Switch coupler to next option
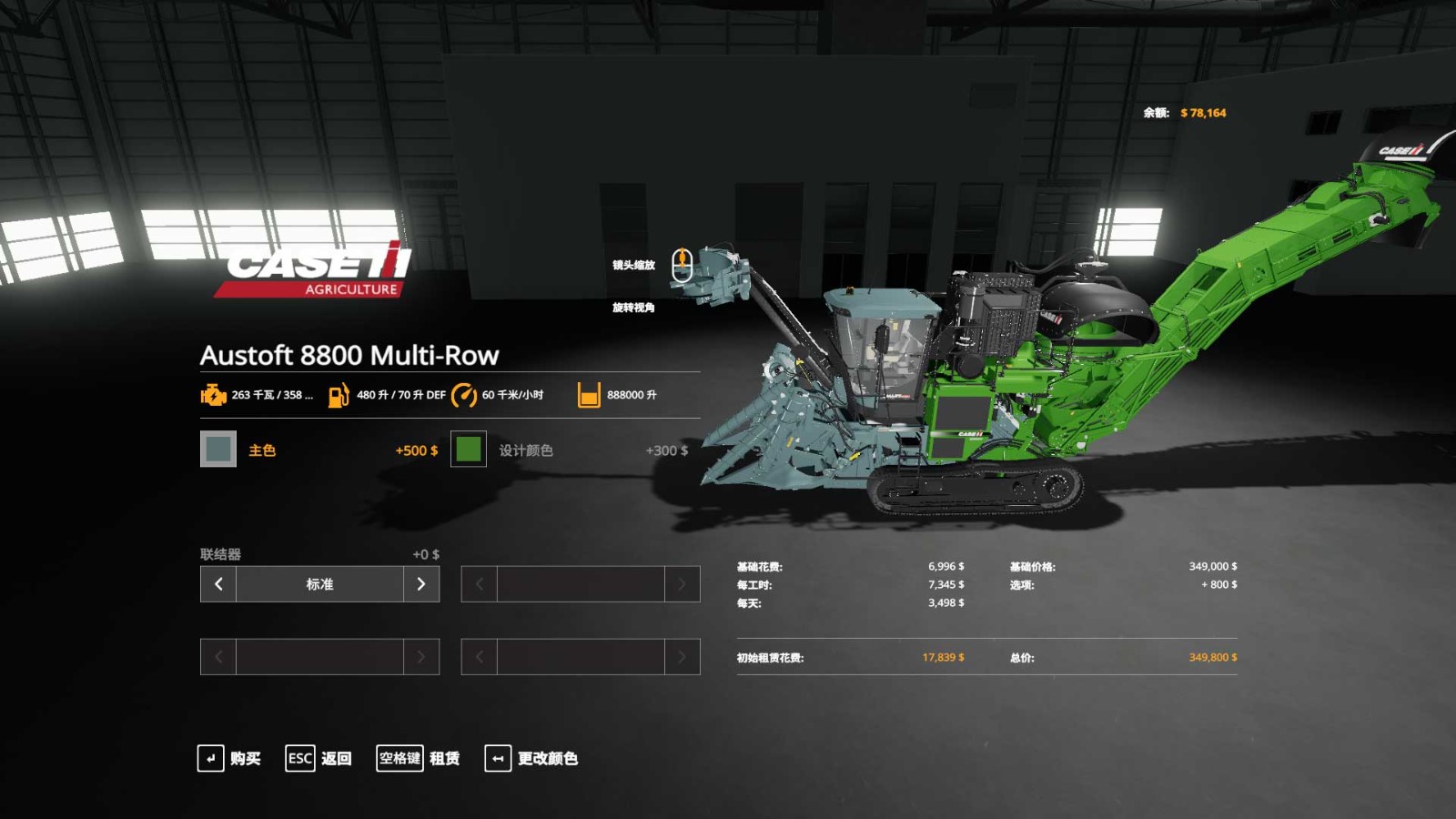Image resolution: width=1456 pixels, height=819 pixels. tap(420, 584)
